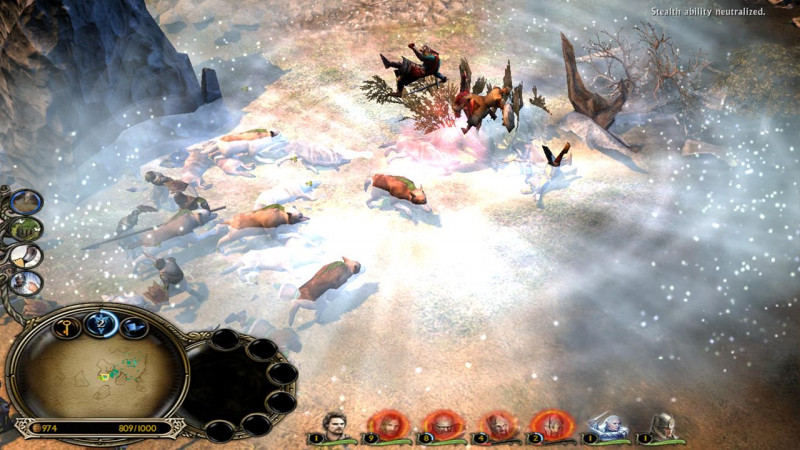Activate the horn power icon on the left
This screenshot has width=800, height=450.
point(26,256)
